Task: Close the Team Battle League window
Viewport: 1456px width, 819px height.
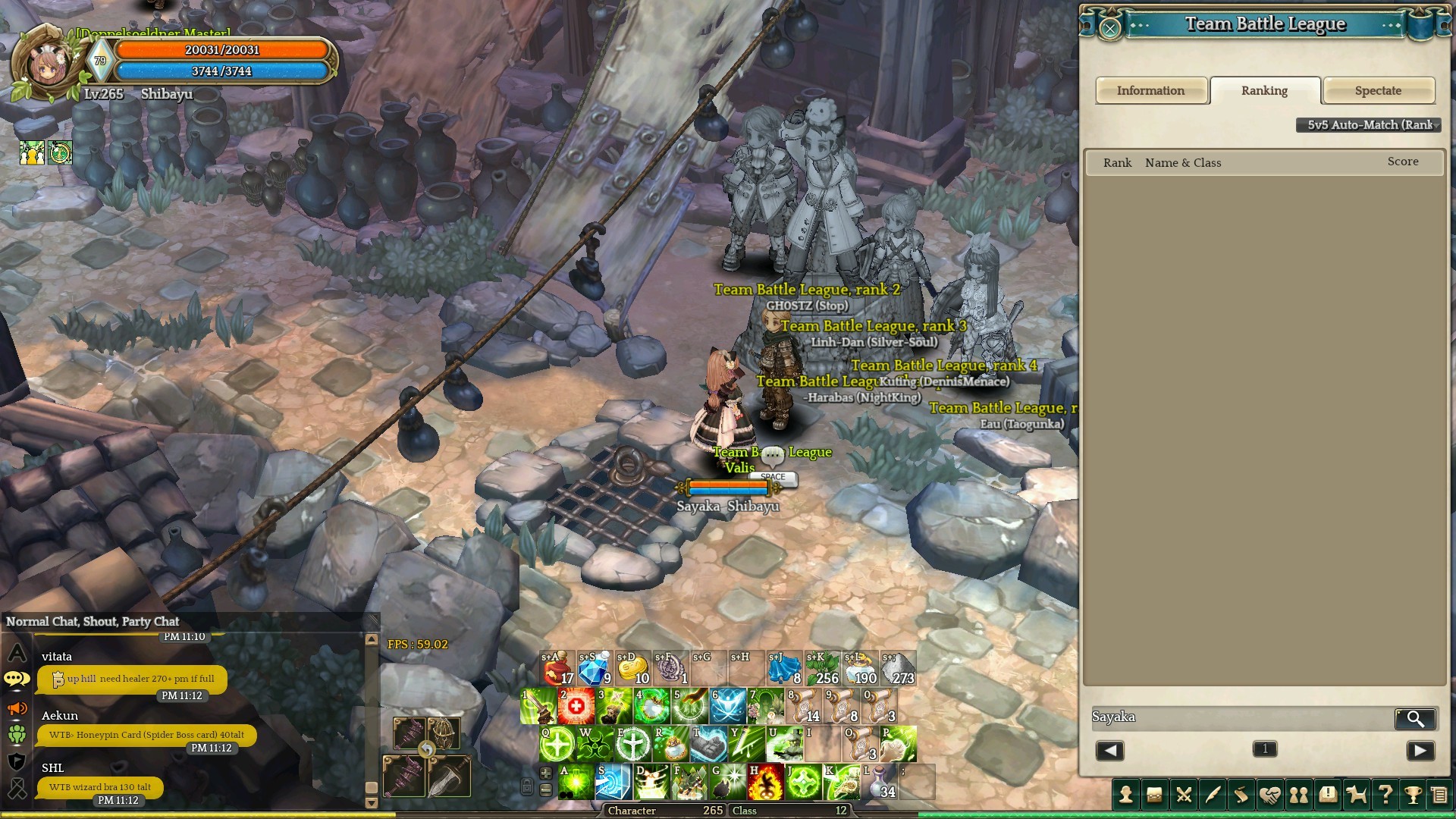Action: (1110, 29)
